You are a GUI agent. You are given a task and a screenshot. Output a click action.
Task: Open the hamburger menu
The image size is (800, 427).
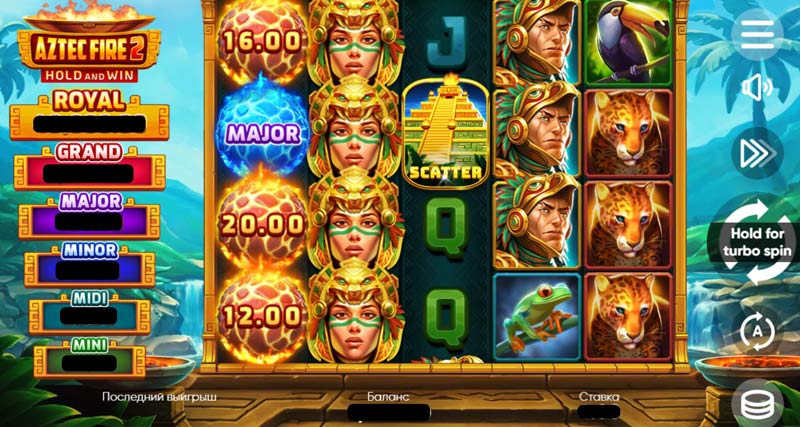[757, 33]
